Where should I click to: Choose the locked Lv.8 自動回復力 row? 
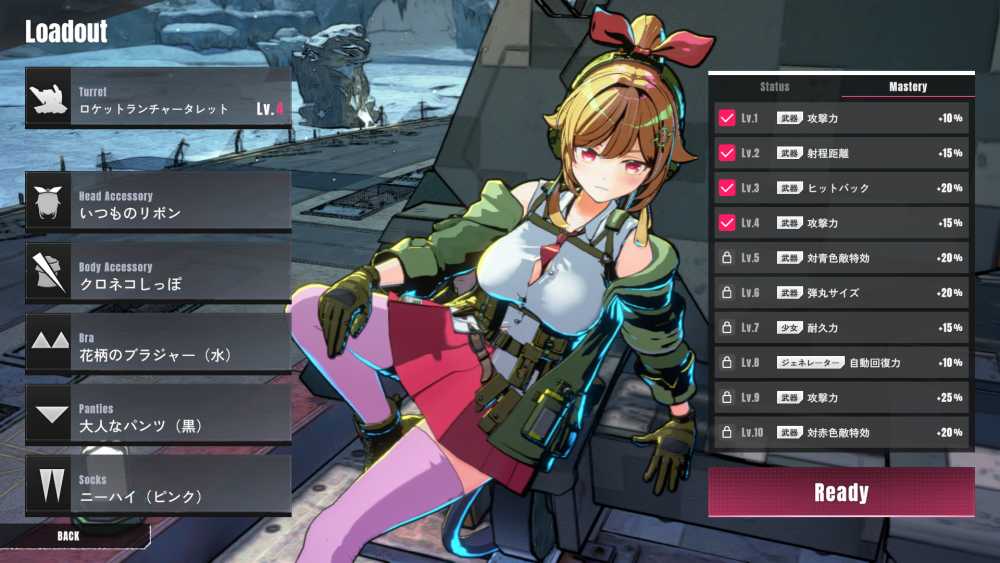coord(841,362)
